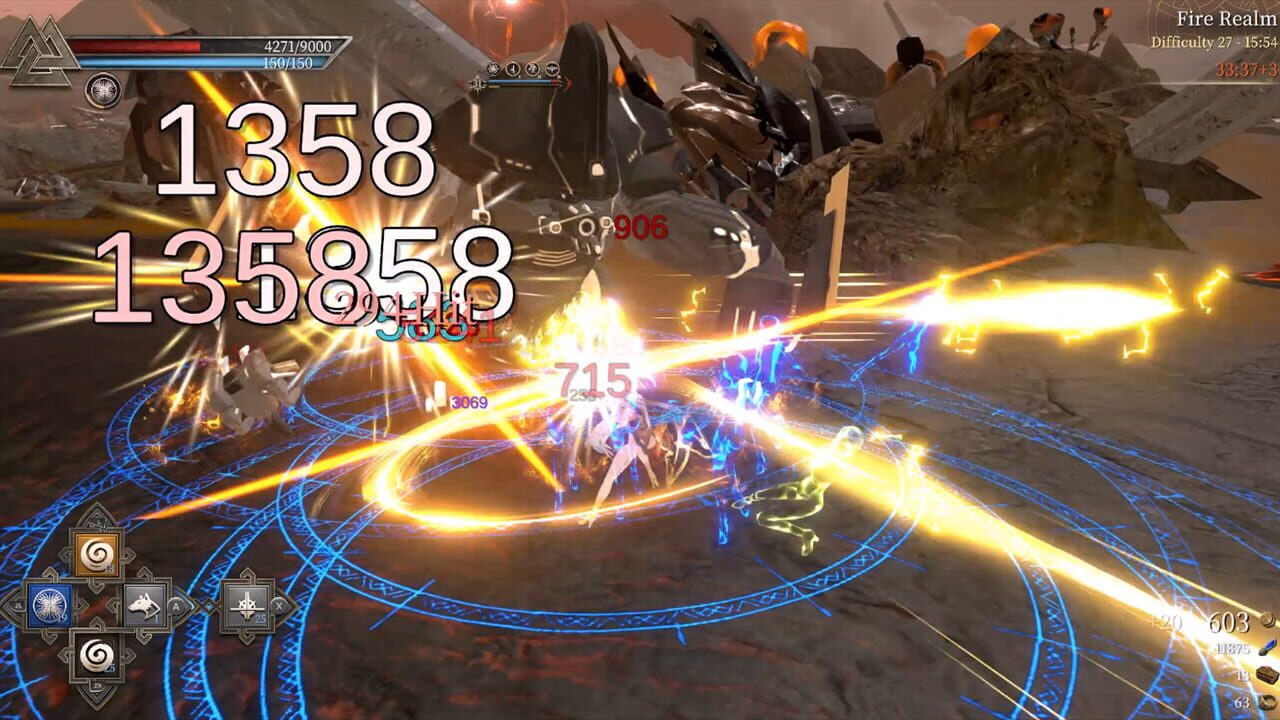Activate the blue sunburst skill on 2L slot
The image size is (1280, 720).
tap(49, 604)
